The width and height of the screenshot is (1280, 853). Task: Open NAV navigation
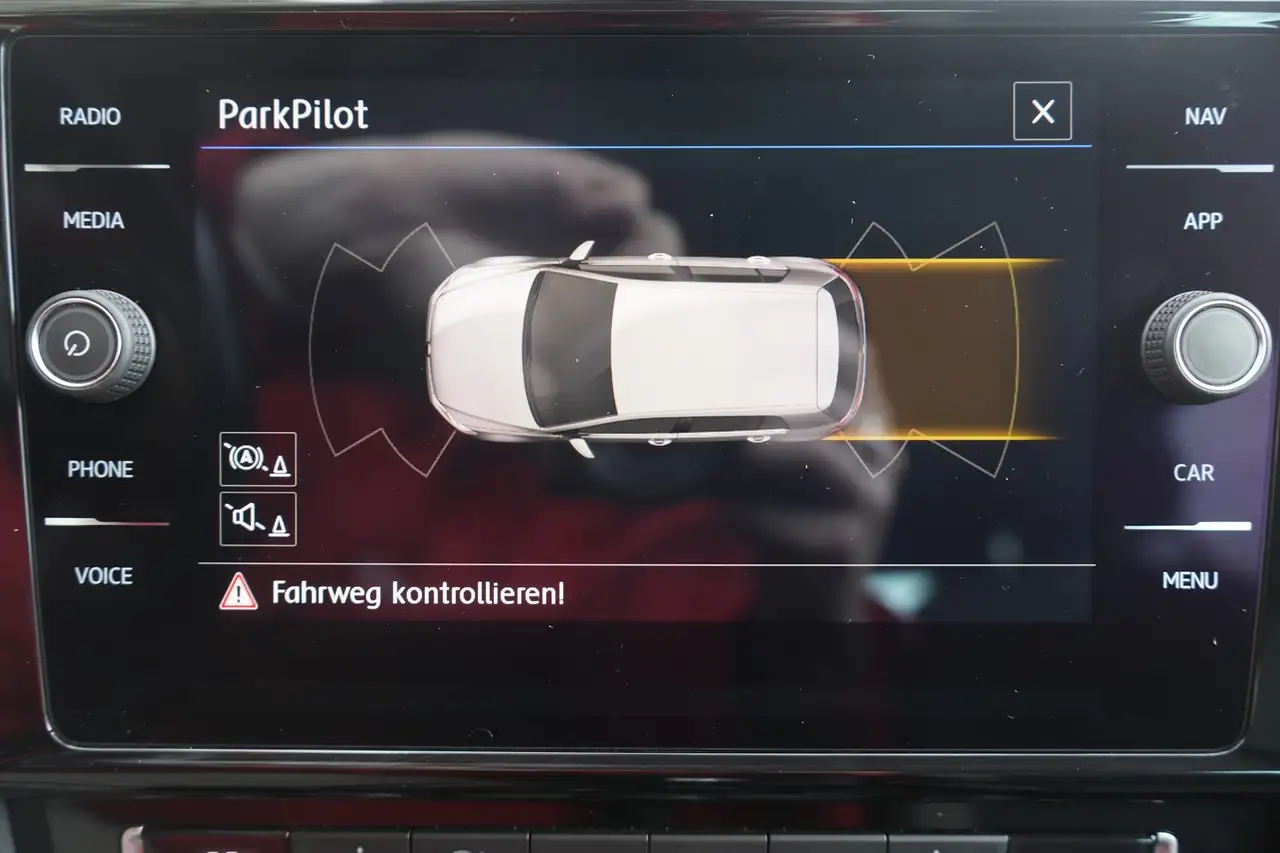coord(1204,117)
